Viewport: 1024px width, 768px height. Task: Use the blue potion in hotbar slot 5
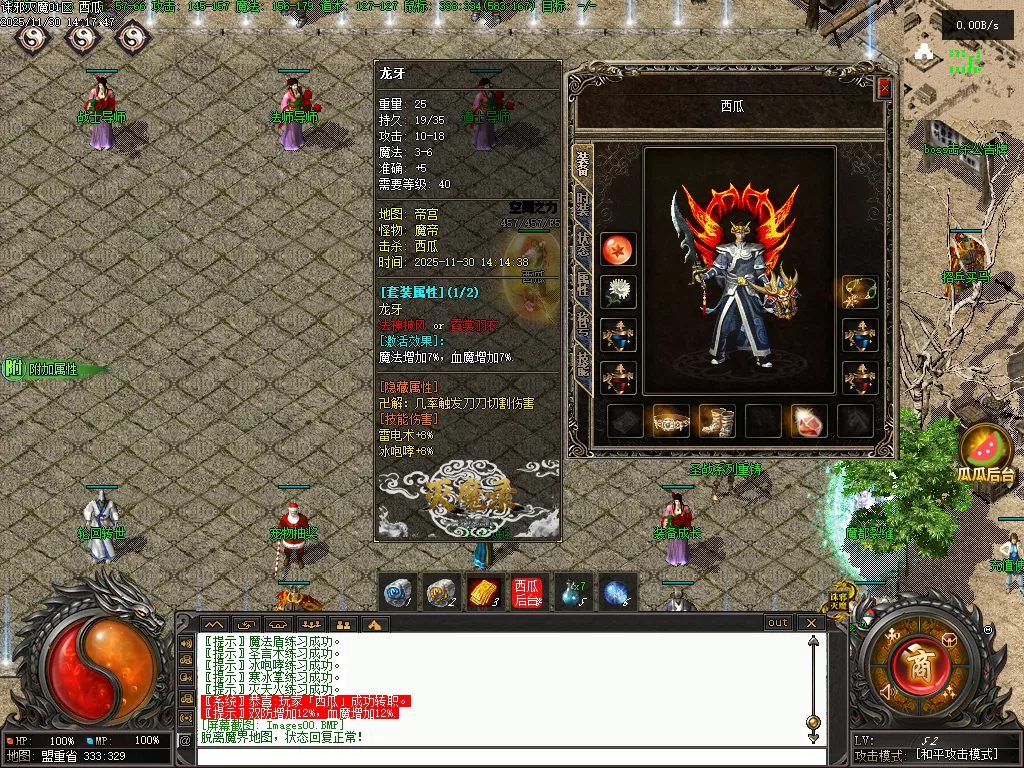click(572, 593)
